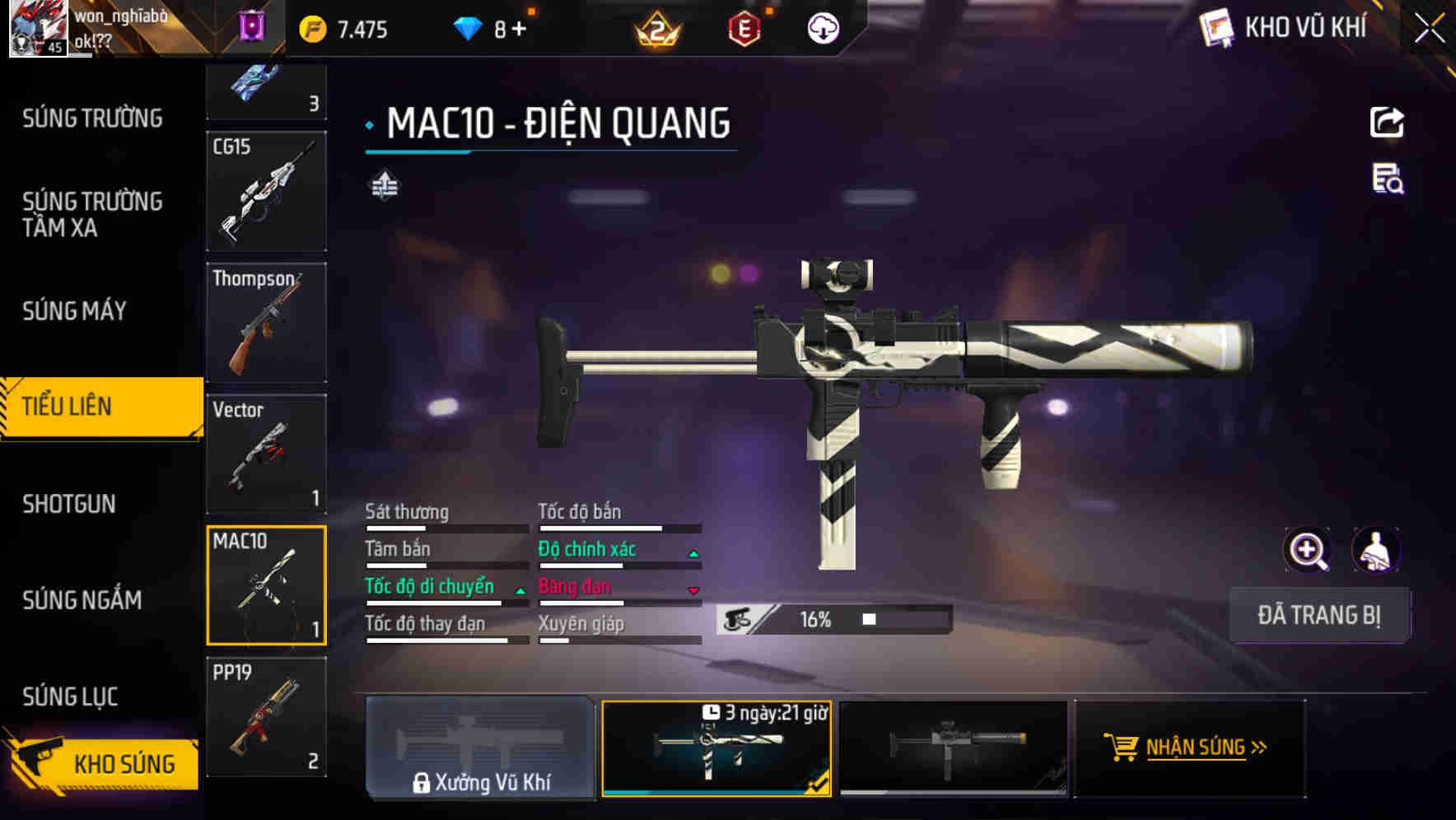Open the Súng Lục pistol category
This screenshot has width=1456, height=820.
[x=70, y=697]
